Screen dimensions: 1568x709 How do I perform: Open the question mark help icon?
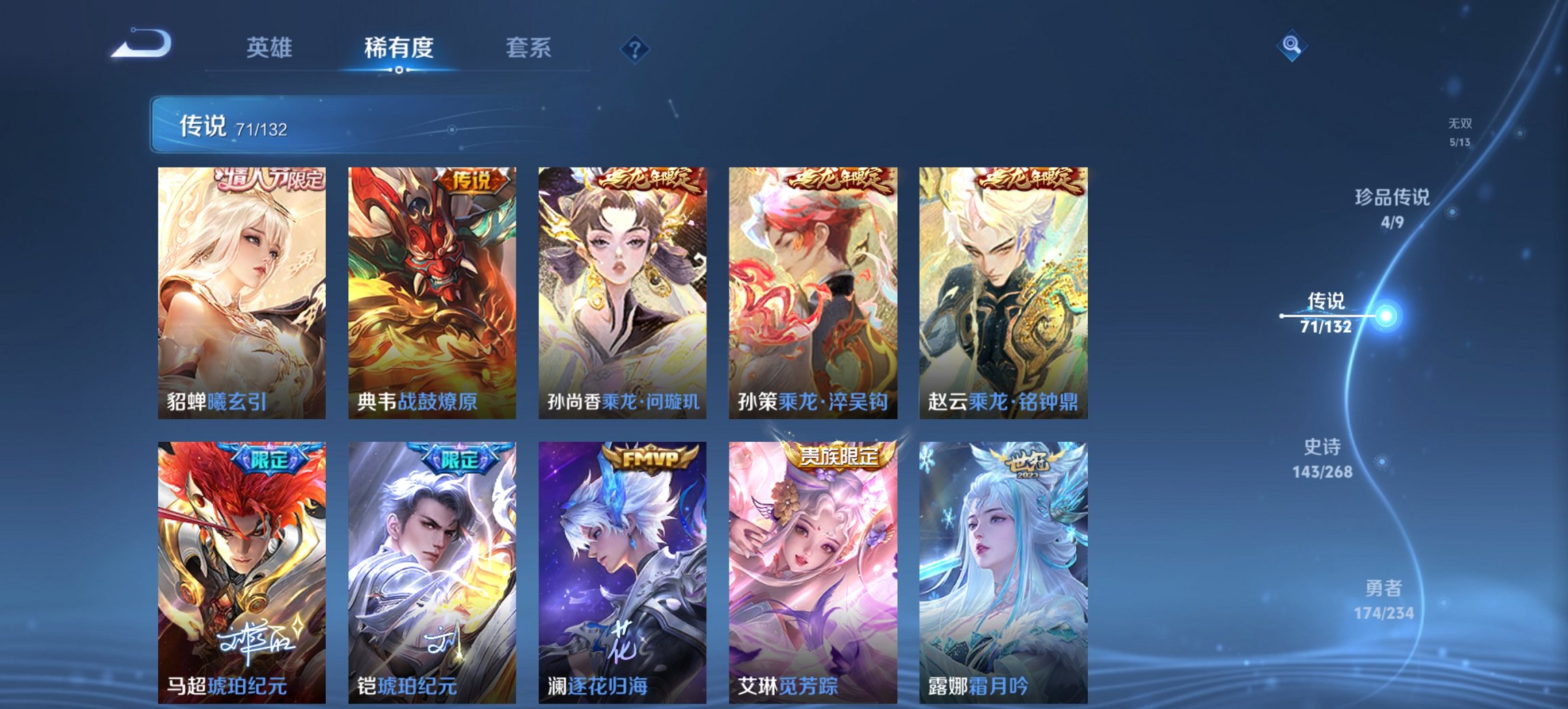click(x=635, y=48)
